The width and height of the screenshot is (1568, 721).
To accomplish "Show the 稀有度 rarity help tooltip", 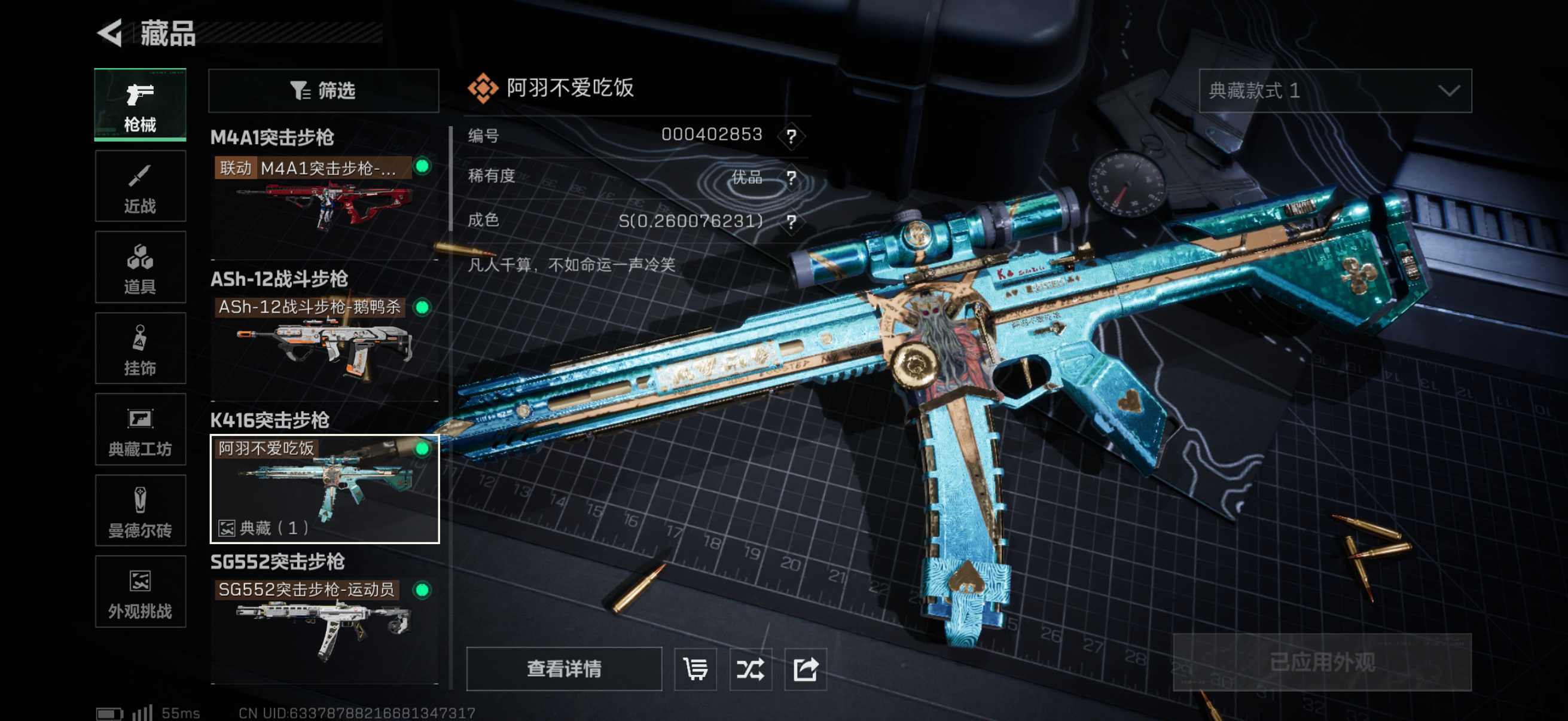I will [x=791, y=178].
